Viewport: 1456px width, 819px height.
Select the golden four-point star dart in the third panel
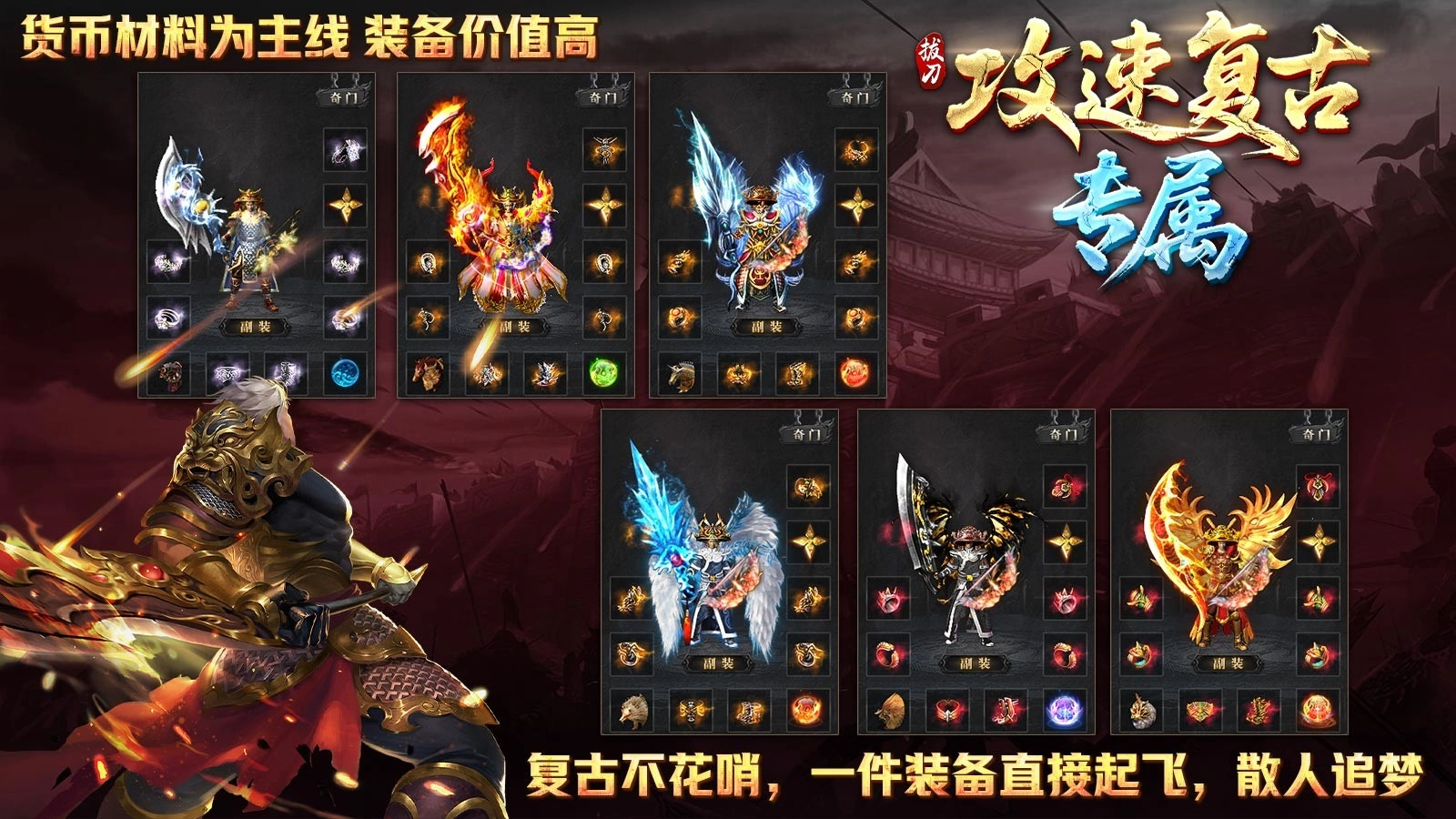click(857, 204)
